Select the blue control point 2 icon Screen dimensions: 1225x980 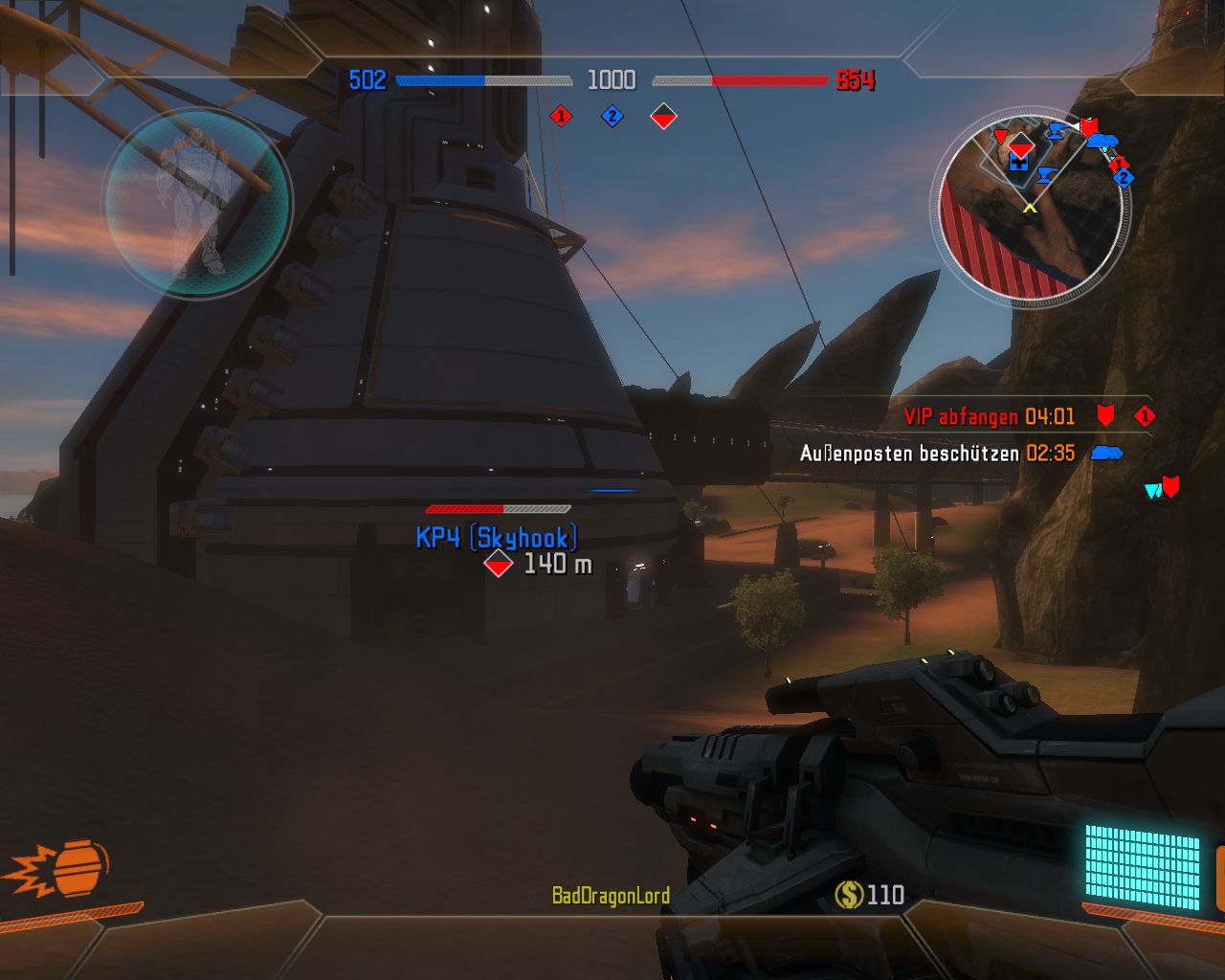612,117
